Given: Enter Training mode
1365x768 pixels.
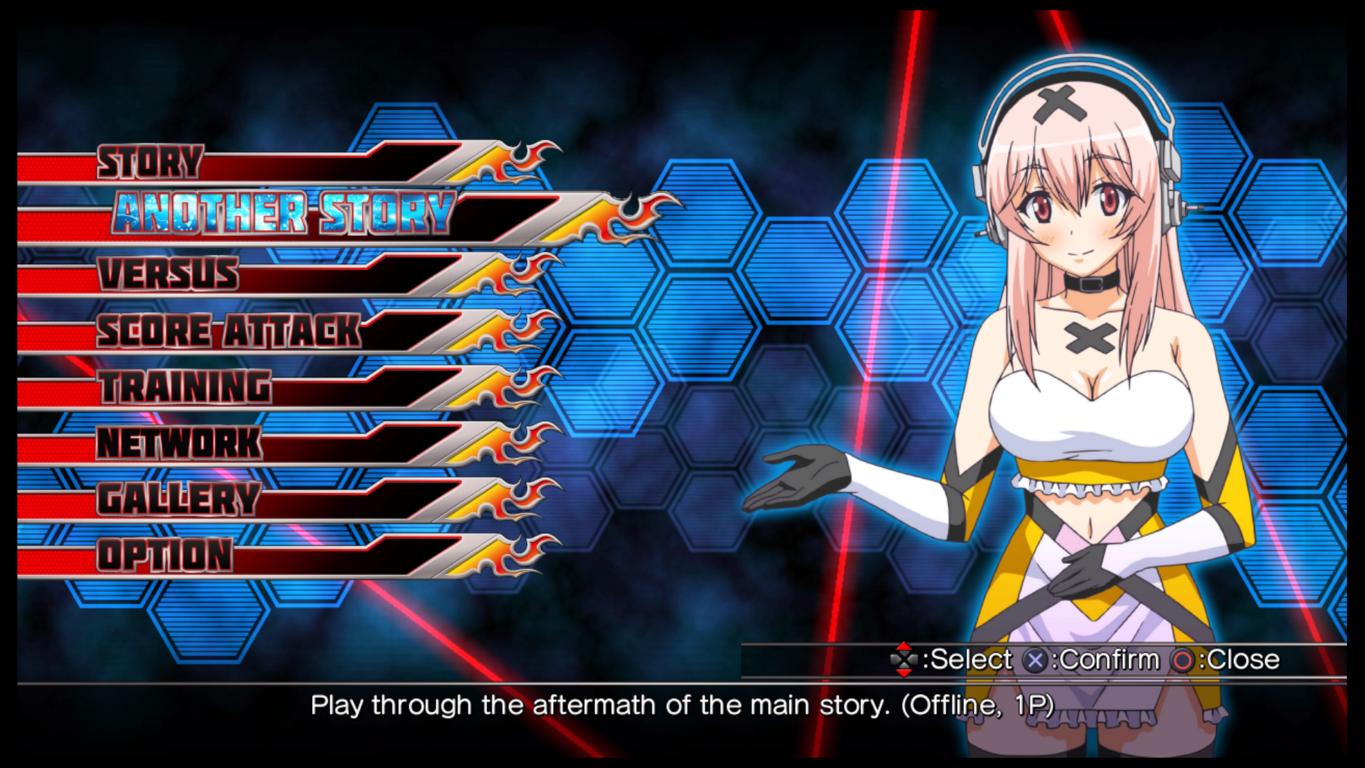Looking at the screenshot, I should pyautogui.click(x=184, y=386).
